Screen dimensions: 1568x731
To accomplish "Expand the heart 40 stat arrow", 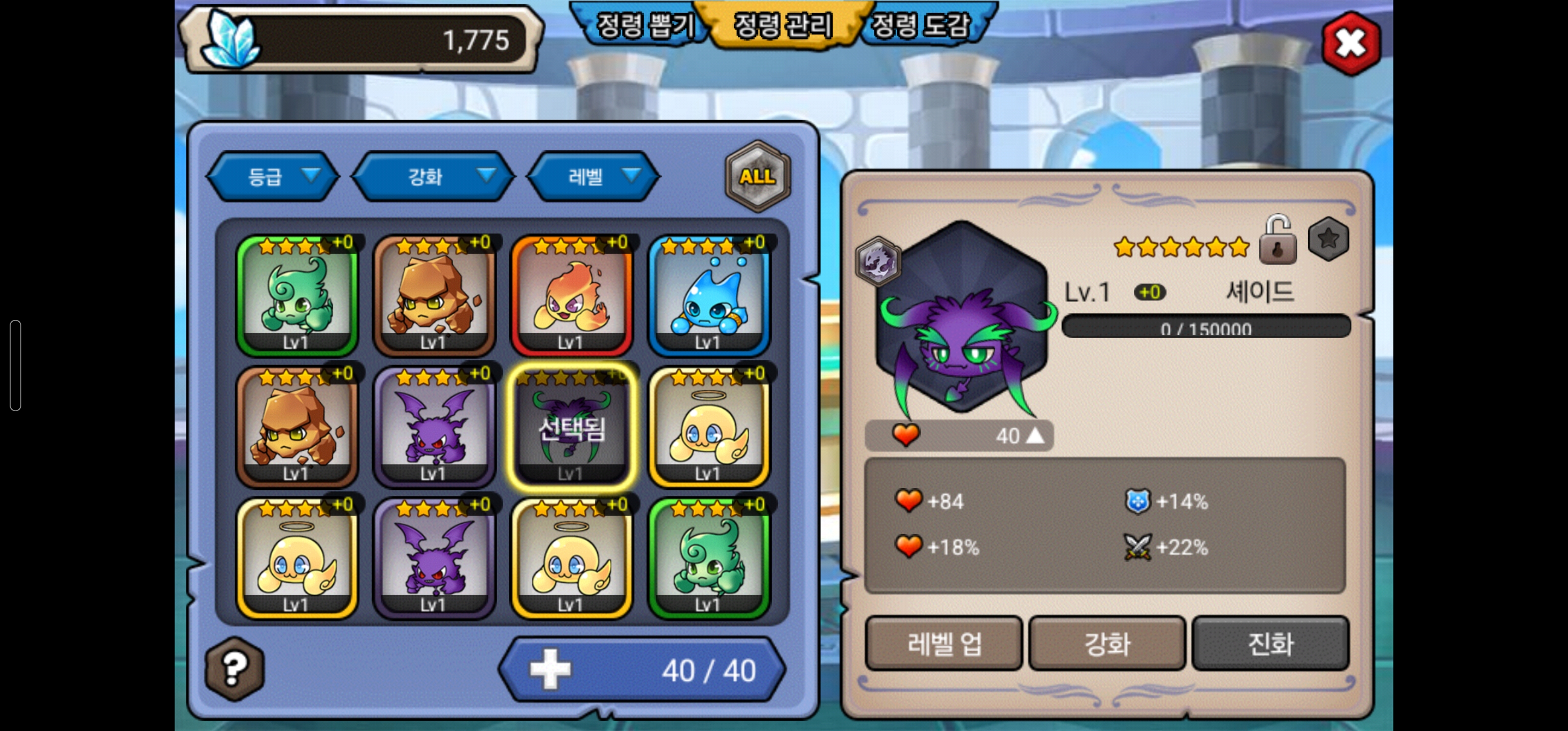I will click(1035, 435).
